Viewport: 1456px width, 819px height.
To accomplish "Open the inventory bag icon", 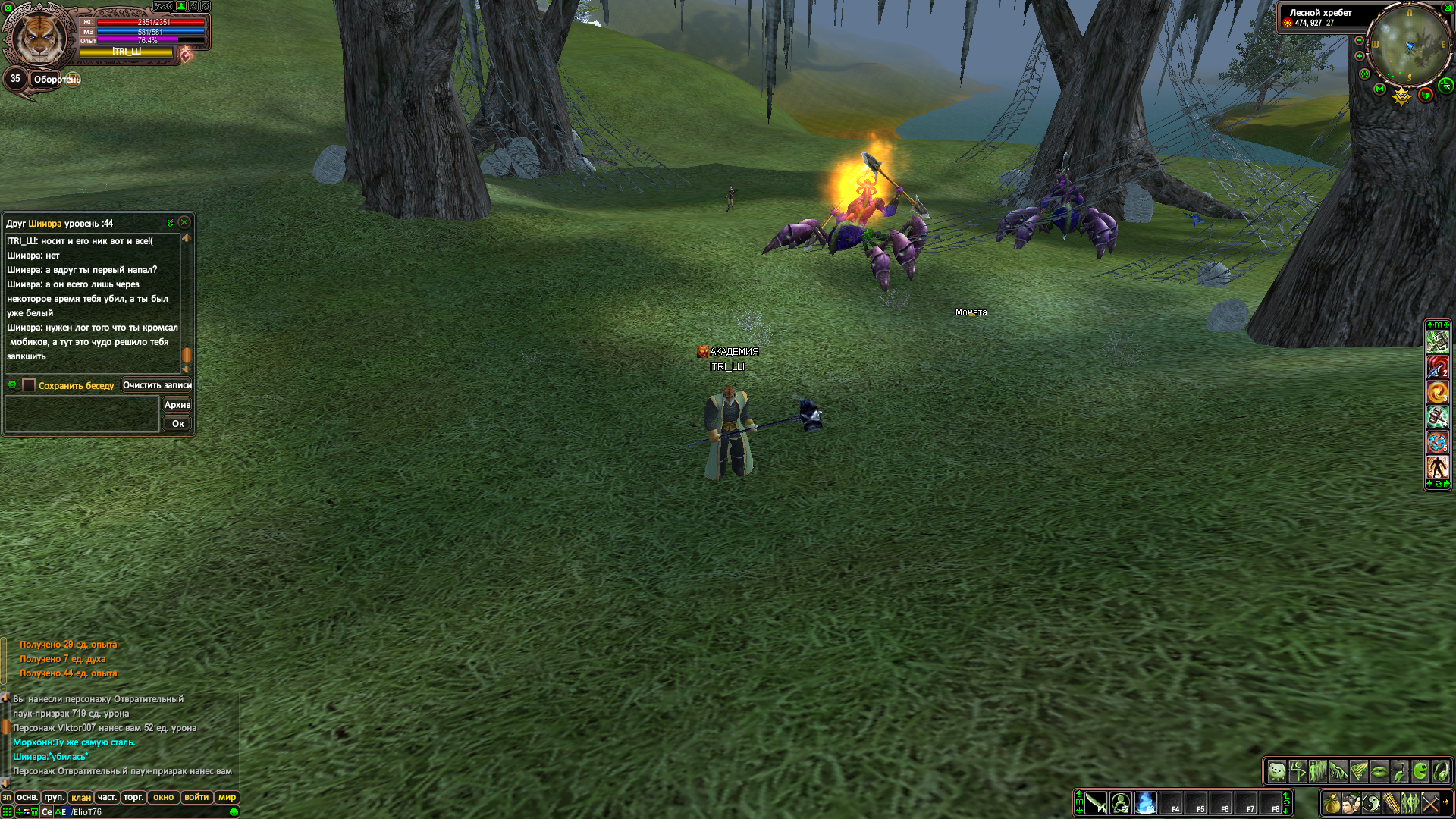I will point(1332,802).
